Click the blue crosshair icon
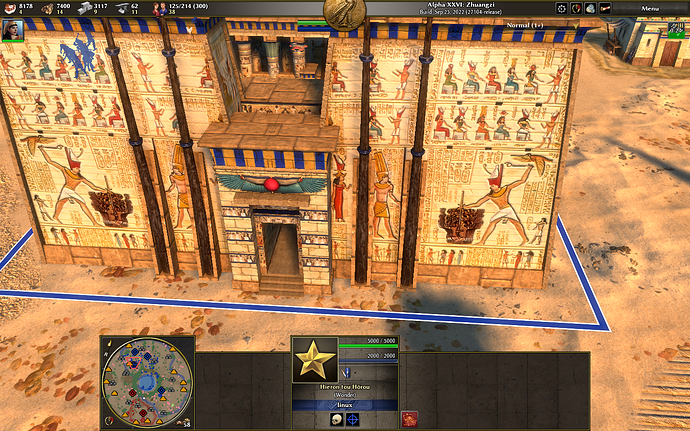 point(353,419)
